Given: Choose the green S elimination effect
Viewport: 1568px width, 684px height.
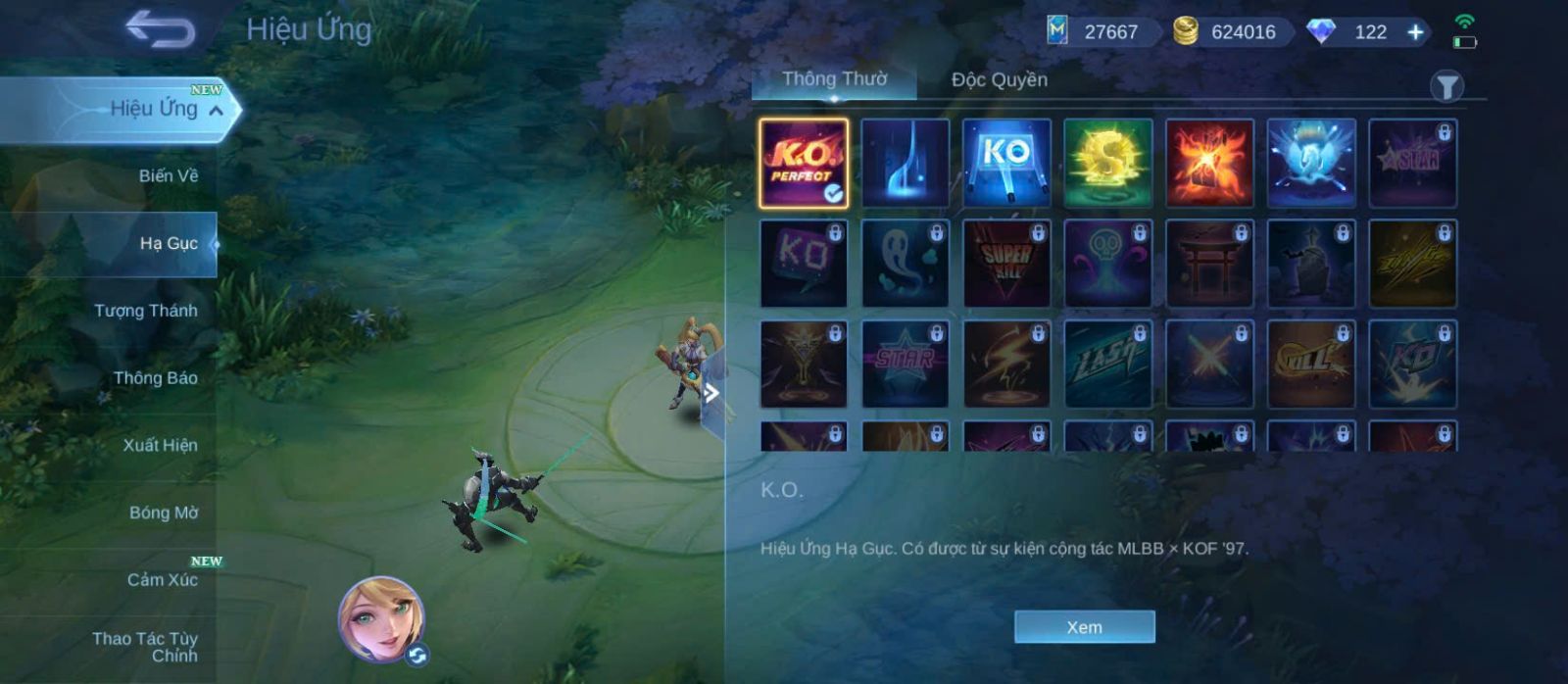Looking at the screenshot, I should (x=1107, y=164).
